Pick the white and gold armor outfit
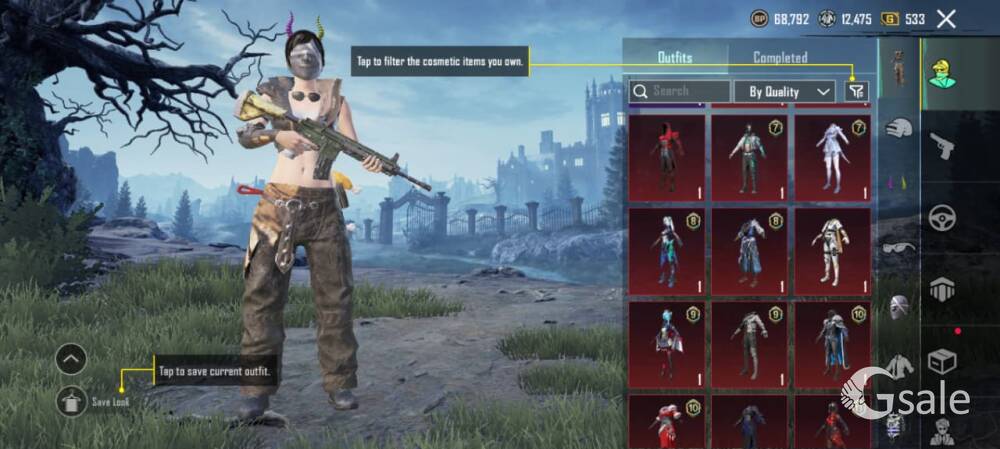This screenshot has width=1000, height=449. point(832,251)
